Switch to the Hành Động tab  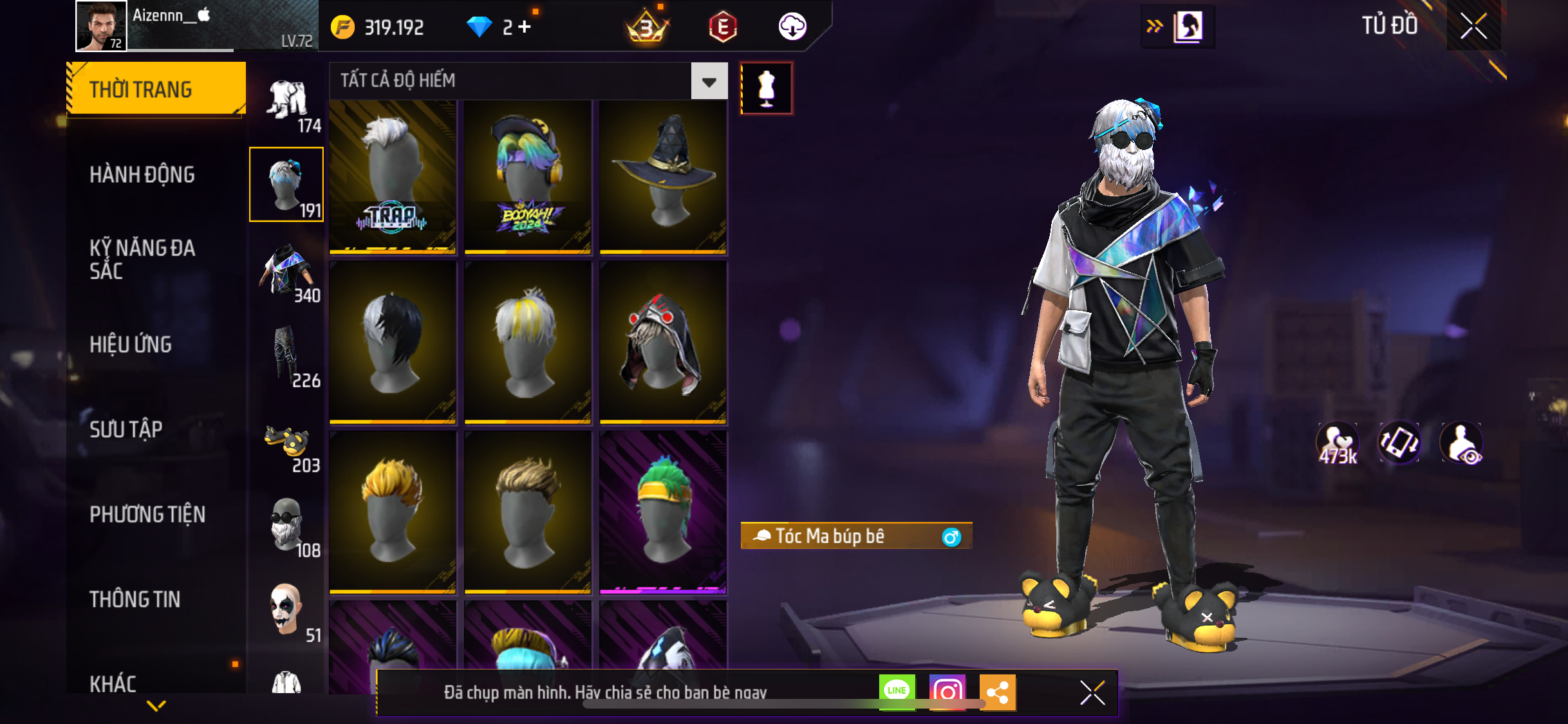pyautogui.click(x=142, y=174)
